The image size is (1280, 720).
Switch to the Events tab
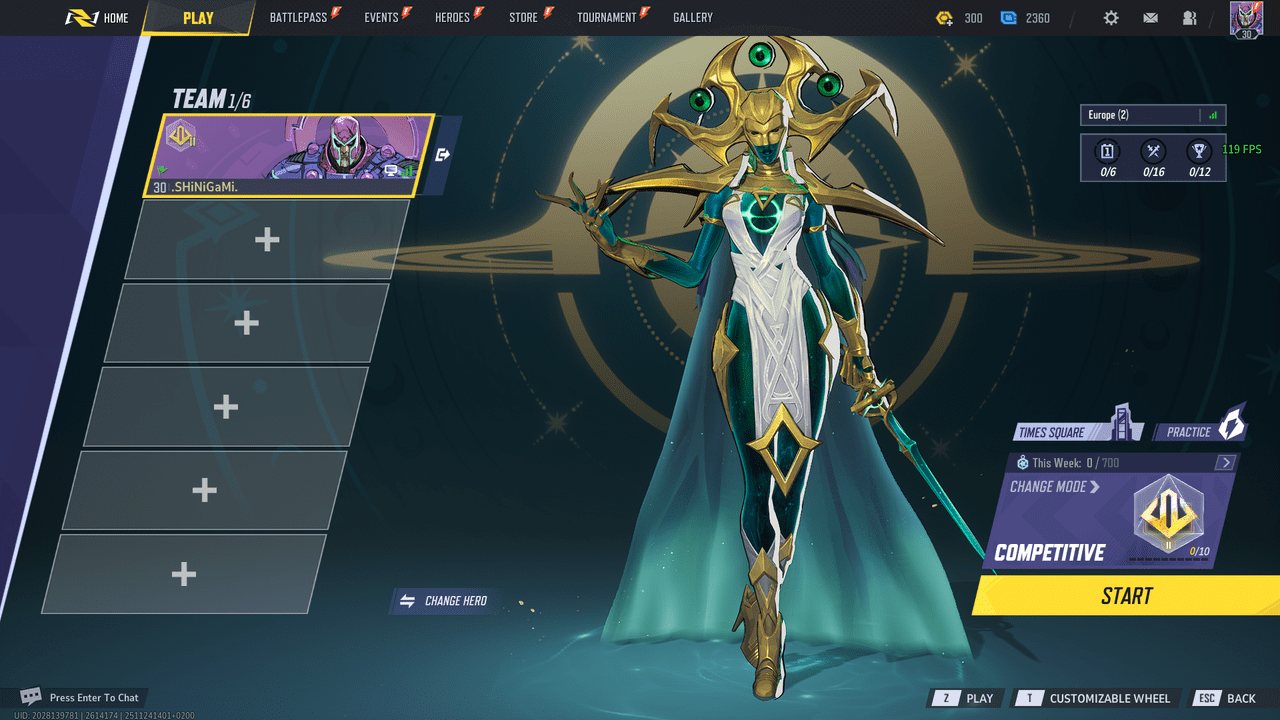pos(382,18)
